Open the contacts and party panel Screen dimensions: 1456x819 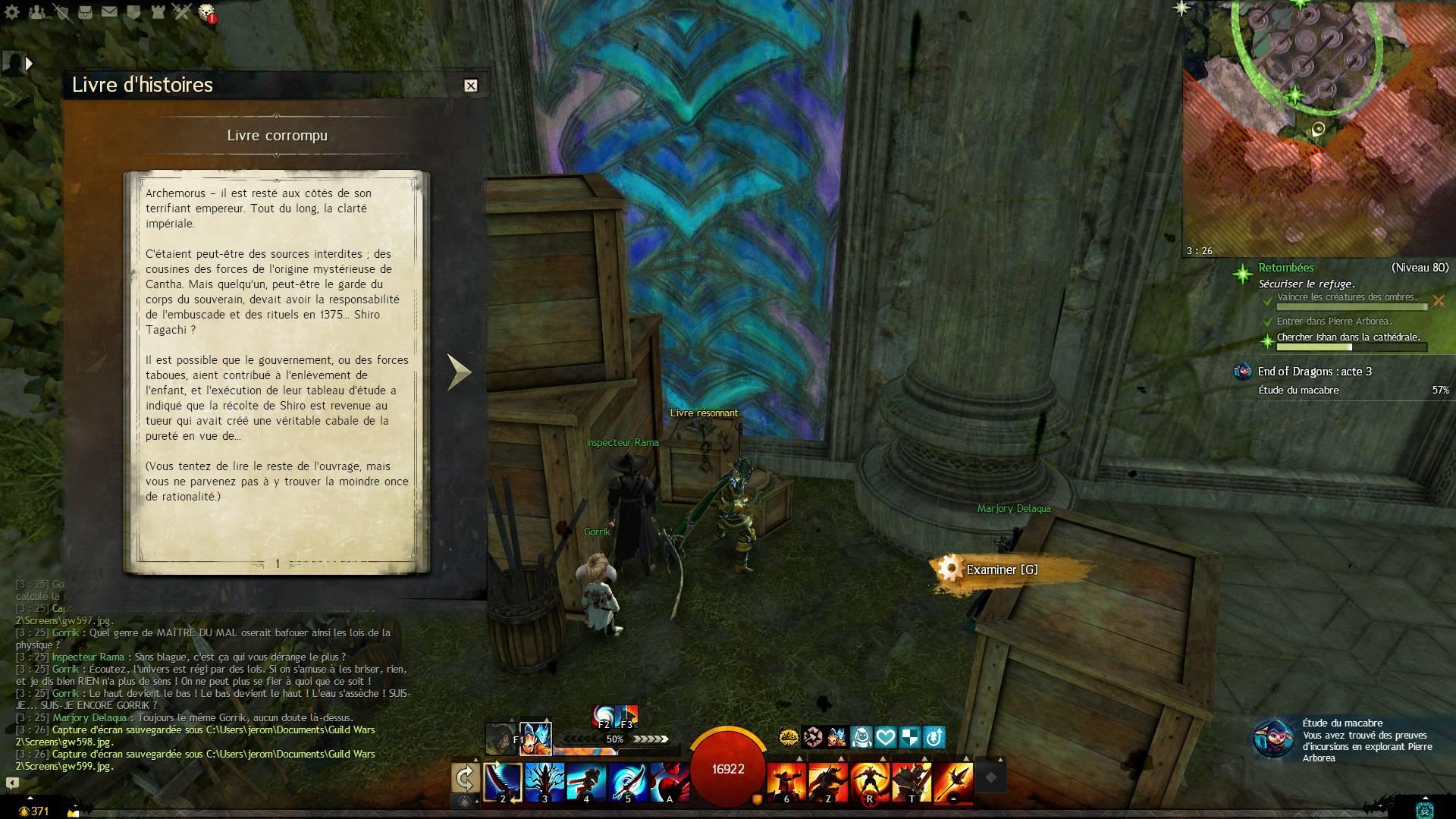[x=36, y=12]
